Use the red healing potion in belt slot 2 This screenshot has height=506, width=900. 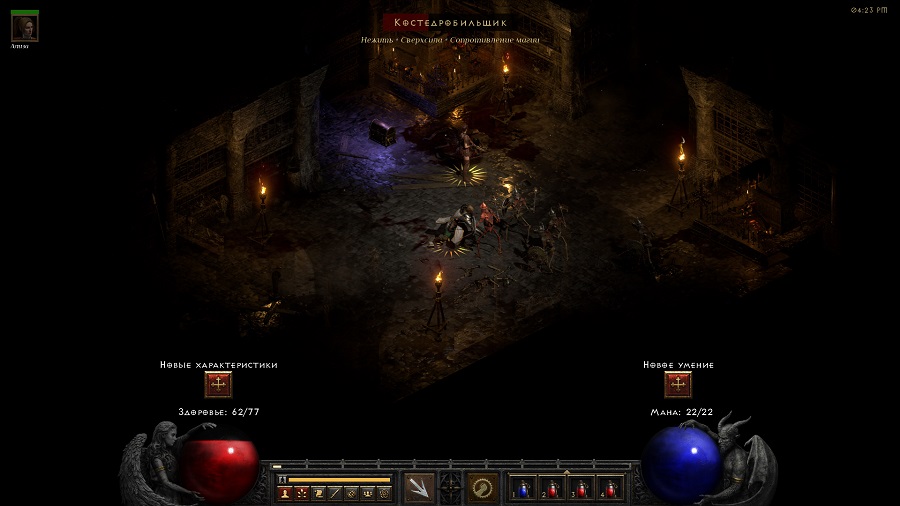point(553,488)
